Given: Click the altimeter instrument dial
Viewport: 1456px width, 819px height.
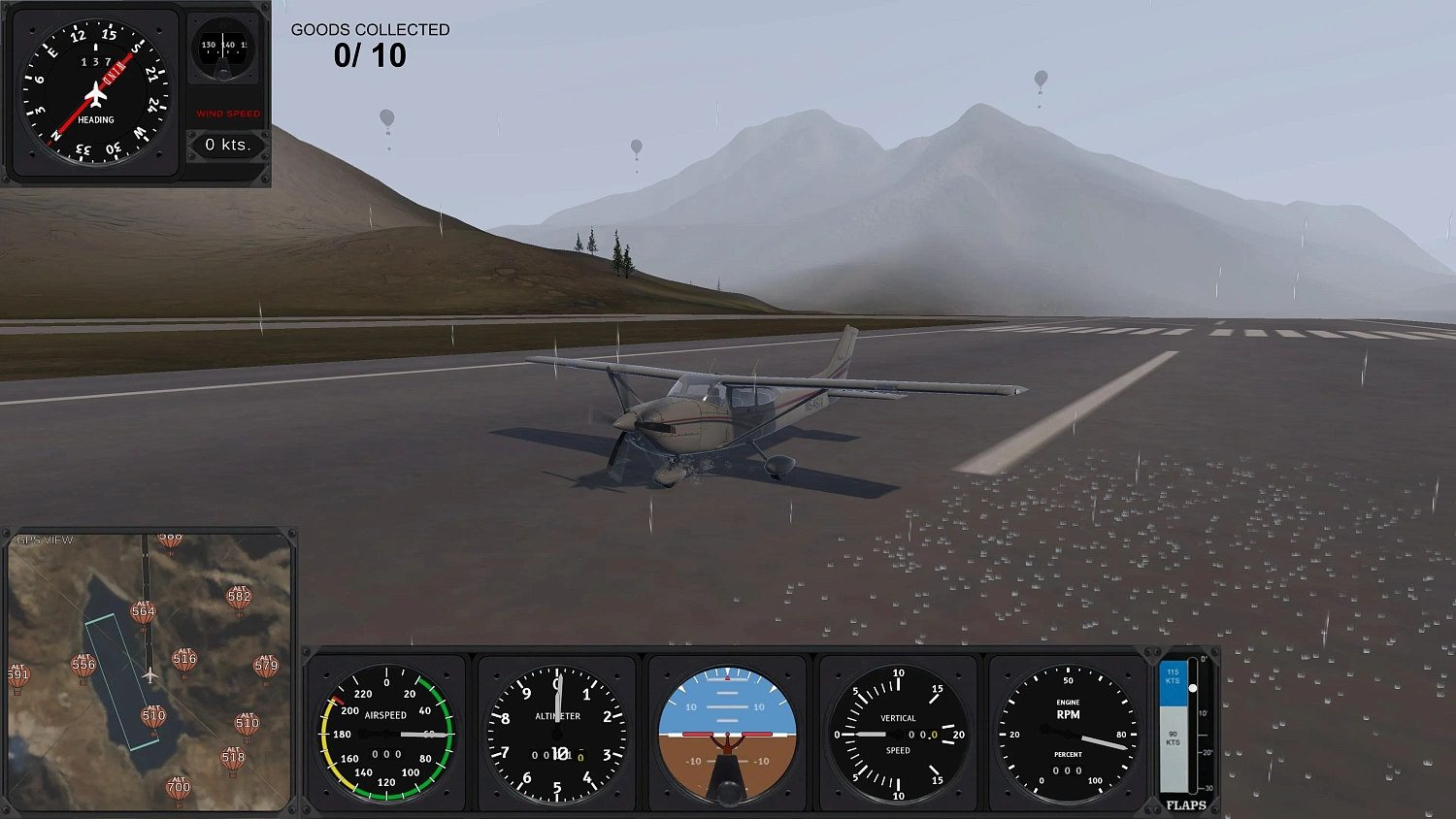Looking at the screenshot, I should coord(556,733).
